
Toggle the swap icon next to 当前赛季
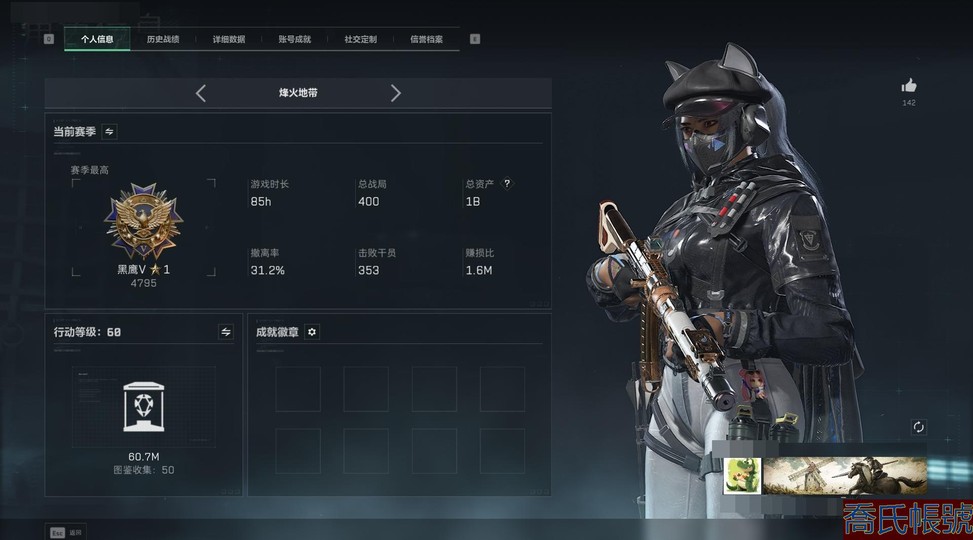coord(109,131)
